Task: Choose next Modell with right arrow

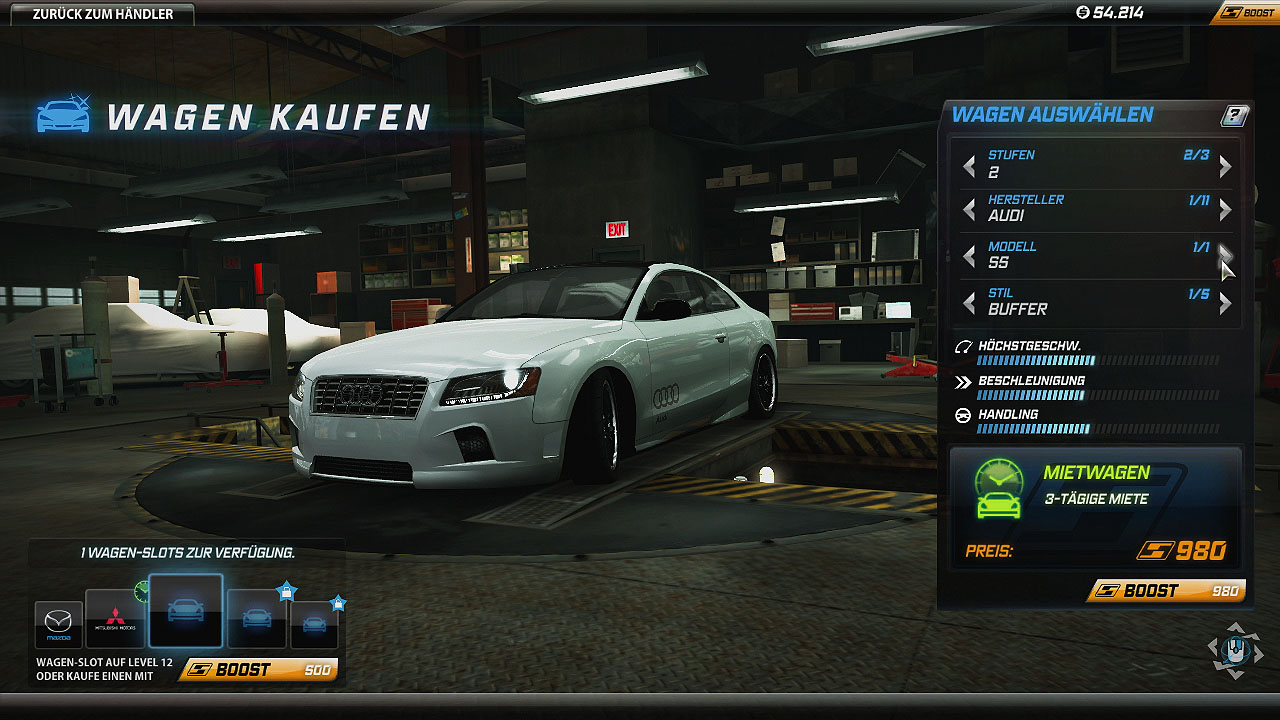Action: point(1225,256)
